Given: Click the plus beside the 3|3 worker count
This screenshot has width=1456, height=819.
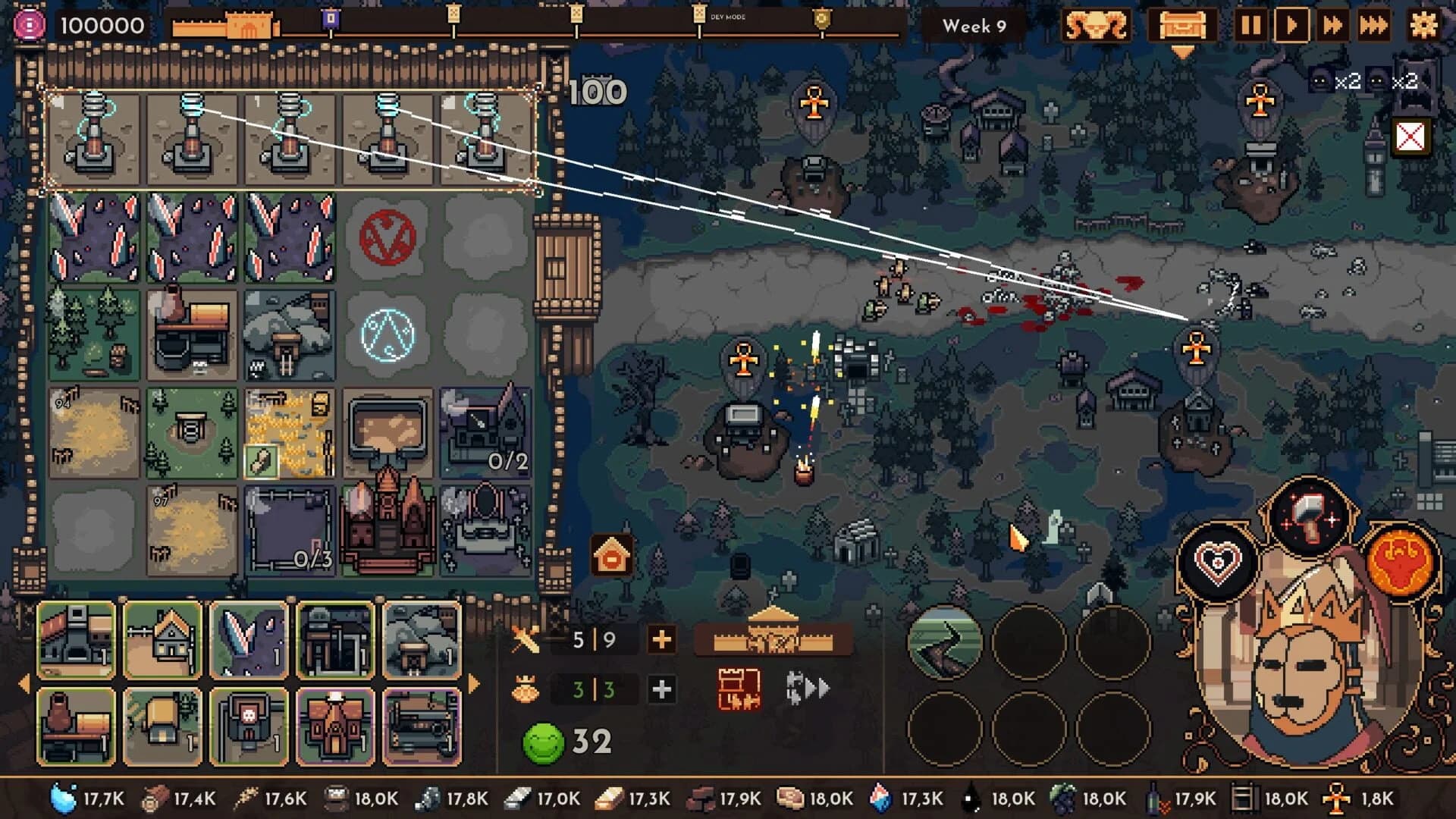Looking at the screenshot, I should (x=661, y=689).
